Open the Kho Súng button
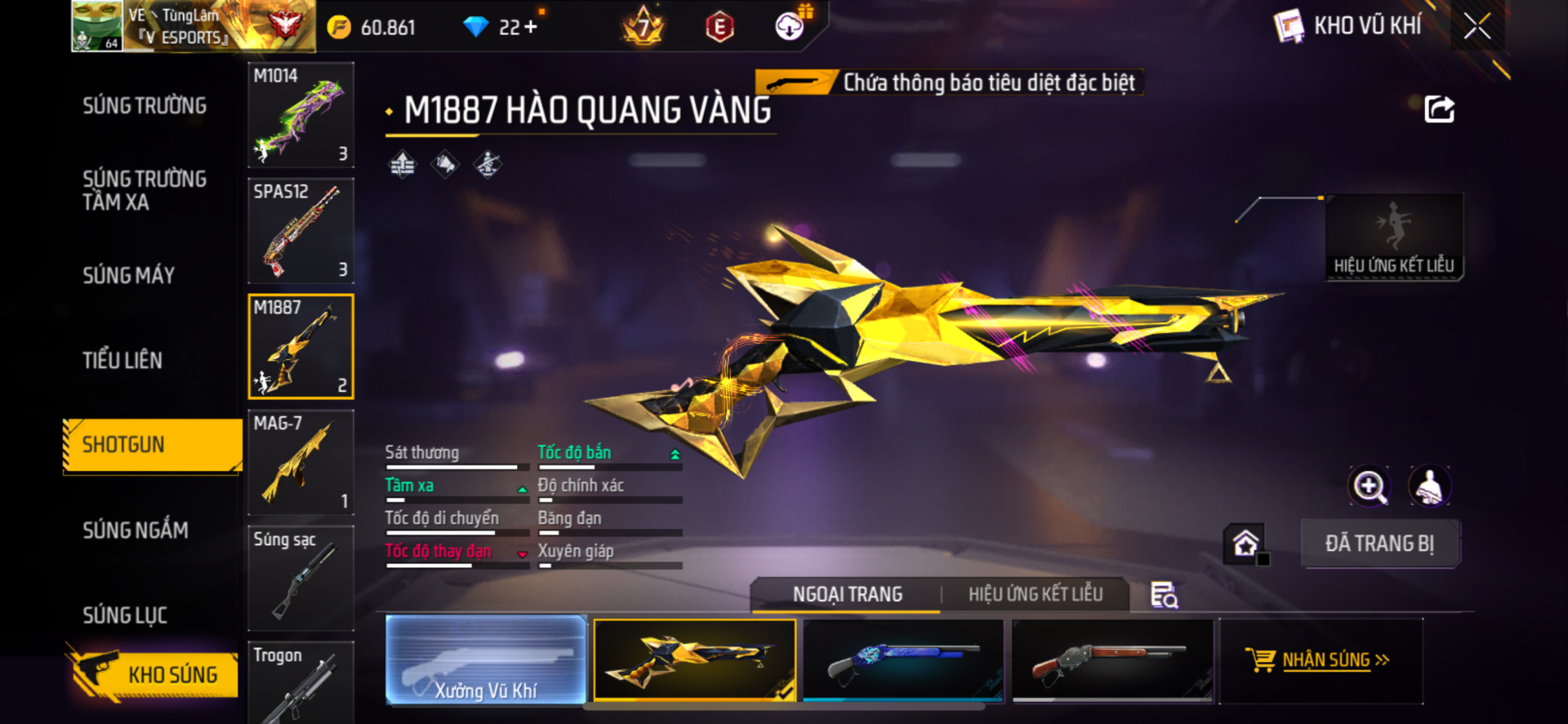Screen dimensions: 1568x724 pos(154,674)
